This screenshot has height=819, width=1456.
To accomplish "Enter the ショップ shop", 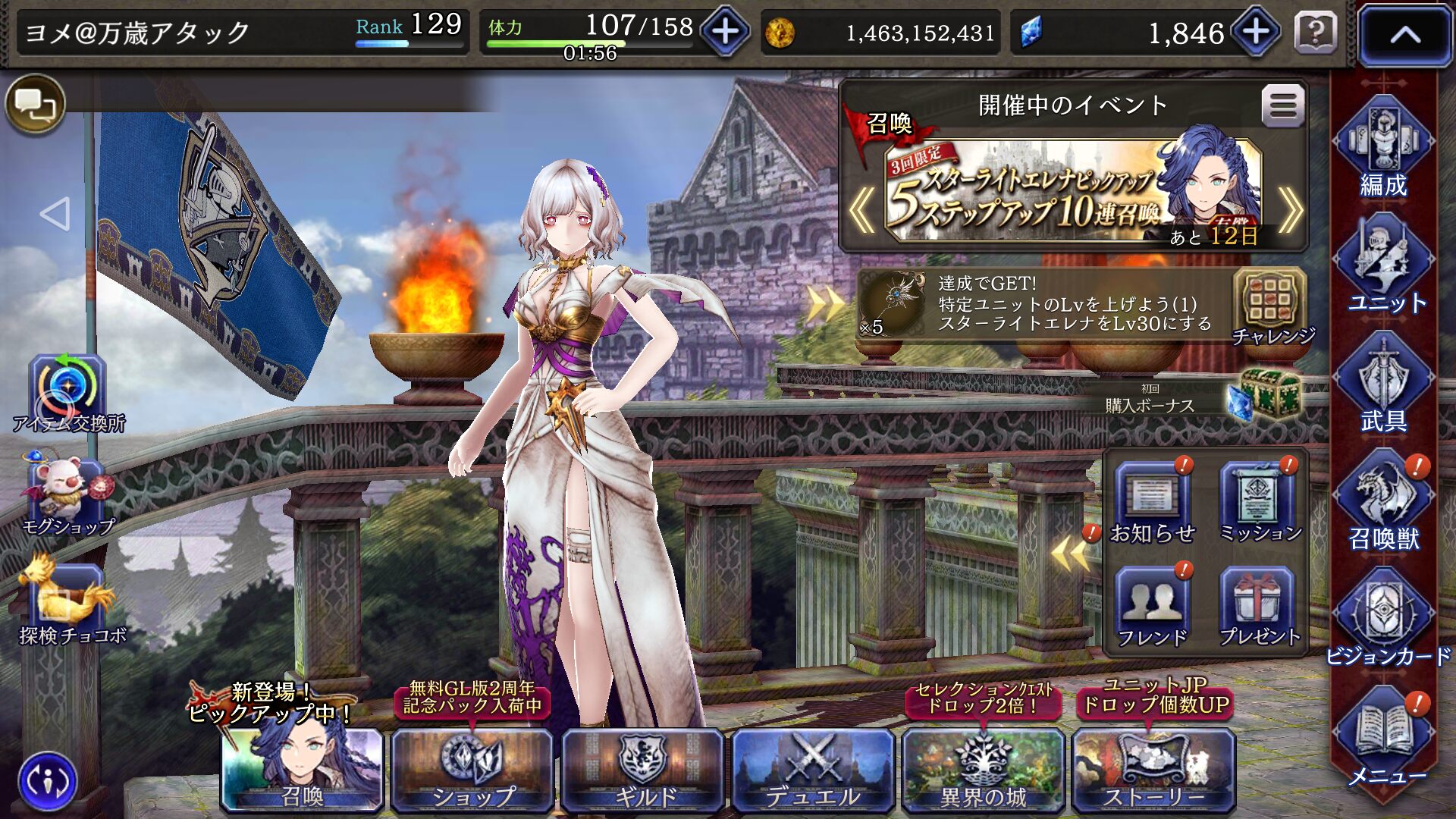I will 472,770.
